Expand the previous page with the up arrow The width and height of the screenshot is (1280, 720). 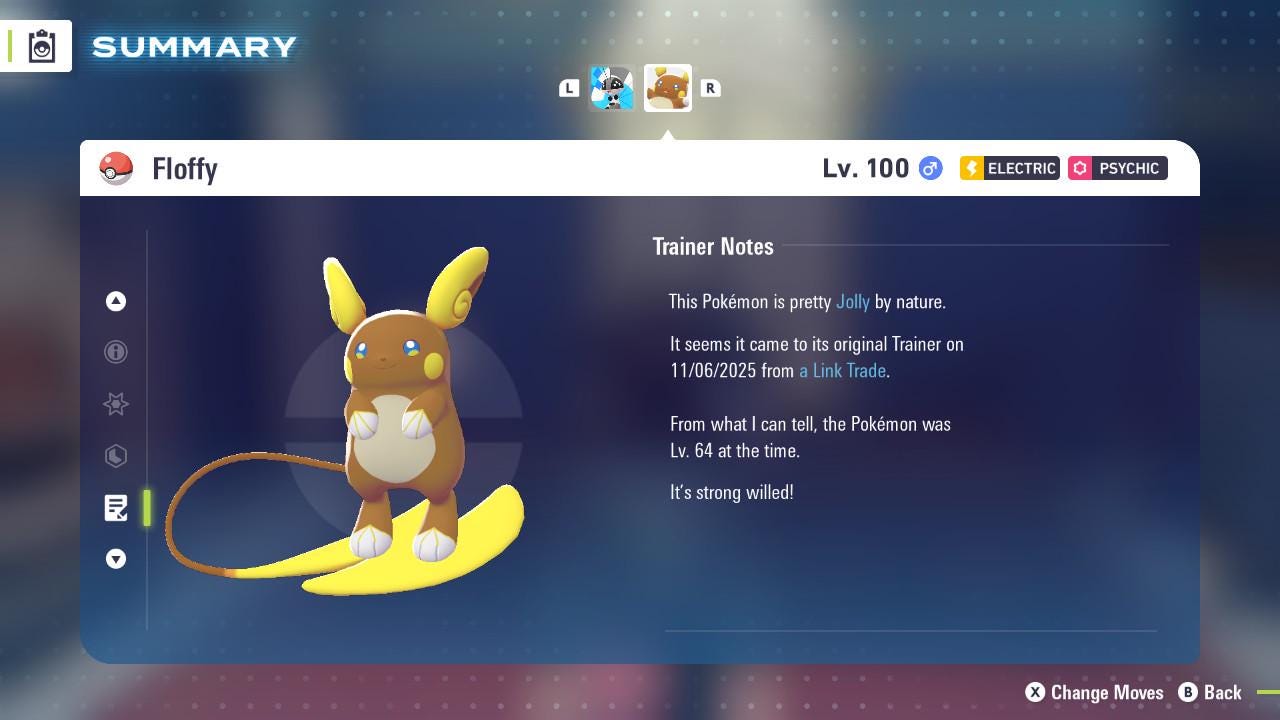116,301
